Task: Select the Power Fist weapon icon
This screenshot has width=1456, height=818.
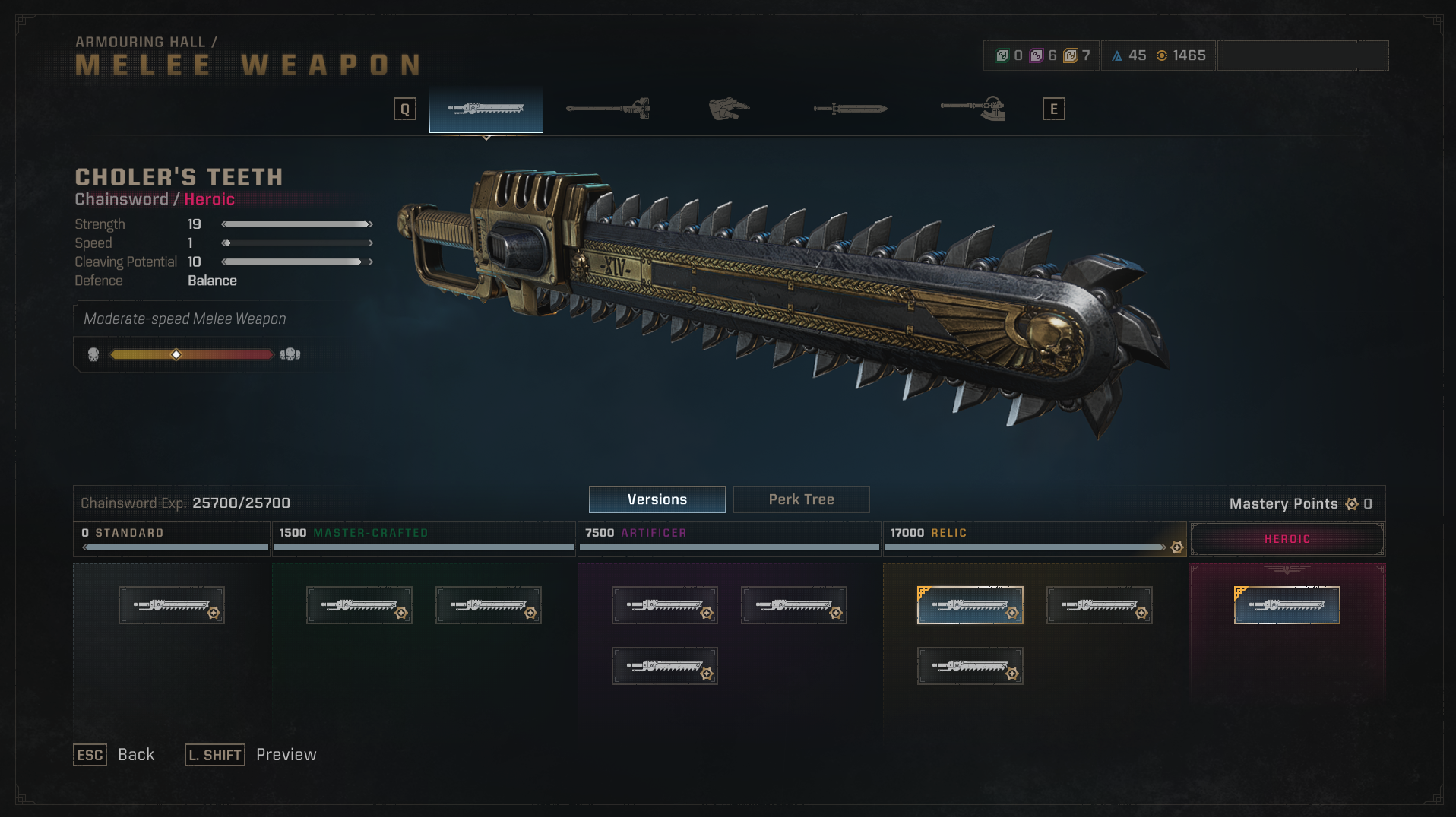Action: coord(728,109)
